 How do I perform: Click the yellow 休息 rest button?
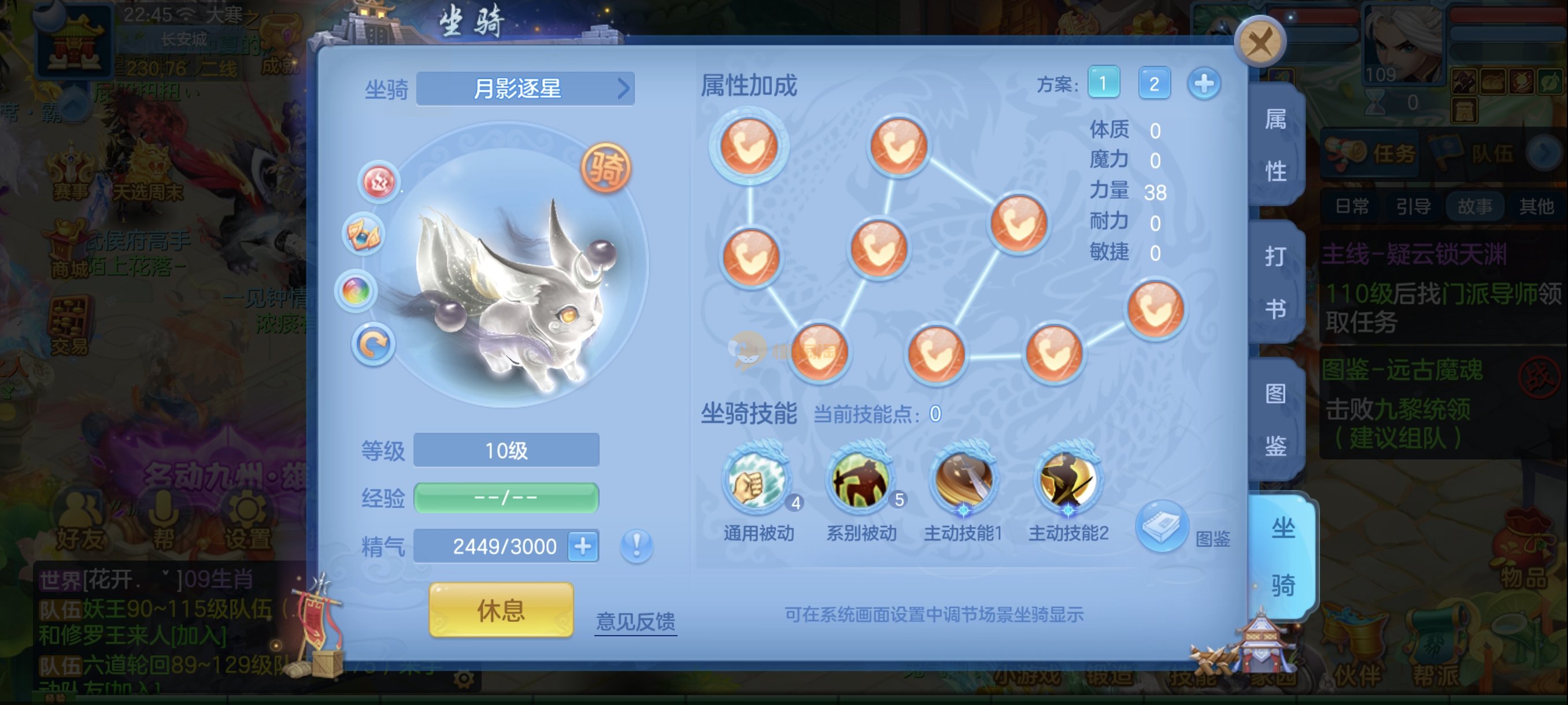click(x=501, y=610)
